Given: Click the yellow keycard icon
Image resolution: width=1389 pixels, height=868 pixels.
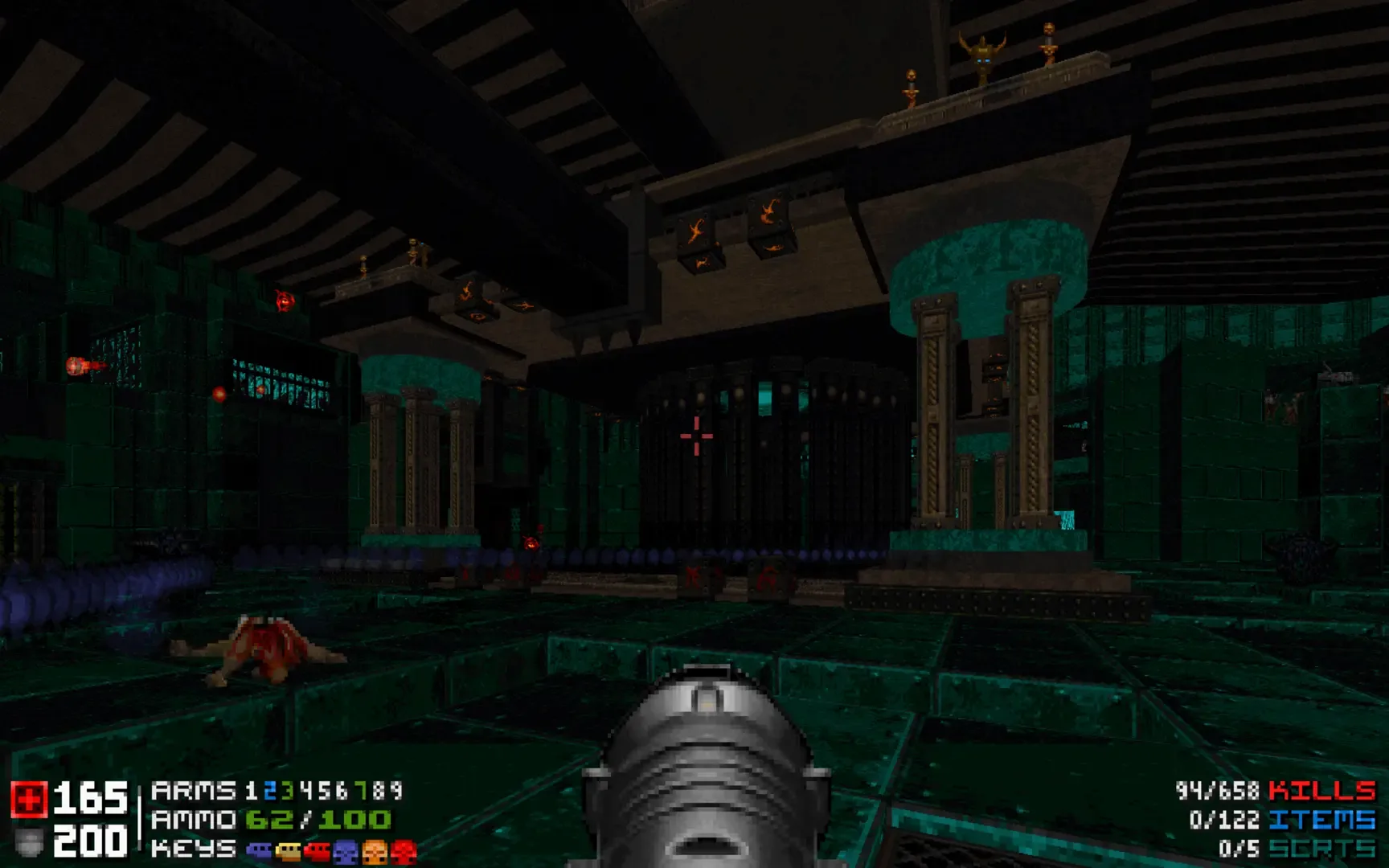Looking at the screenshot, I should (287, 848).
